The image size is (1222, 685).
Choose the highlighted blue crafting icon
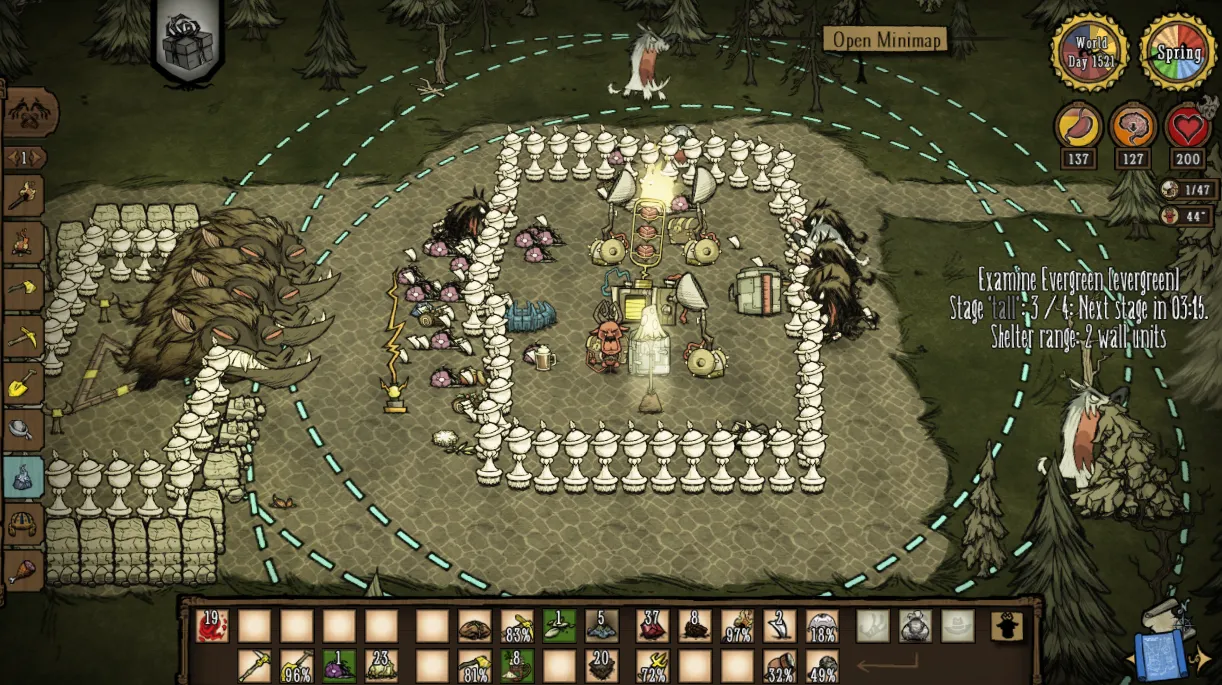23,477
